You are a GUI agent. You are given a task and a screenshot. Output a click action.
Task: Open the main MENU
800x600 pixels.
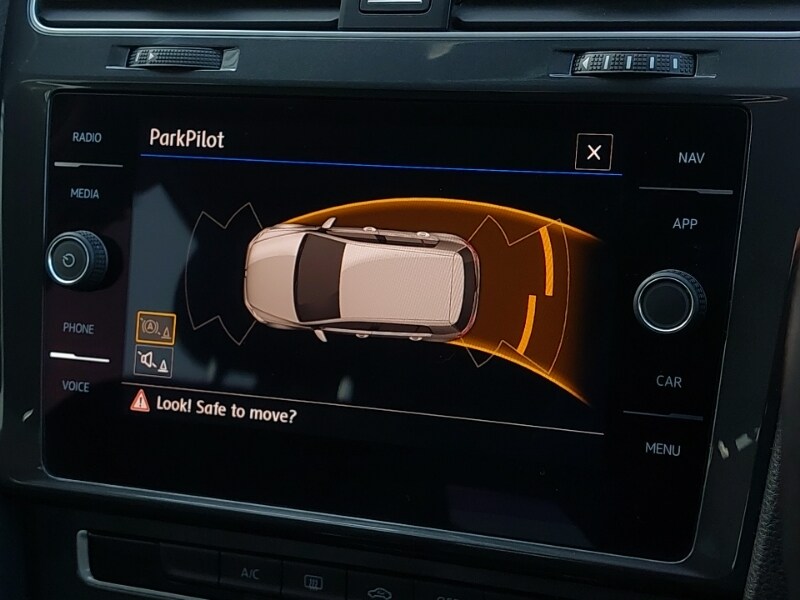(x=662, y=449)
